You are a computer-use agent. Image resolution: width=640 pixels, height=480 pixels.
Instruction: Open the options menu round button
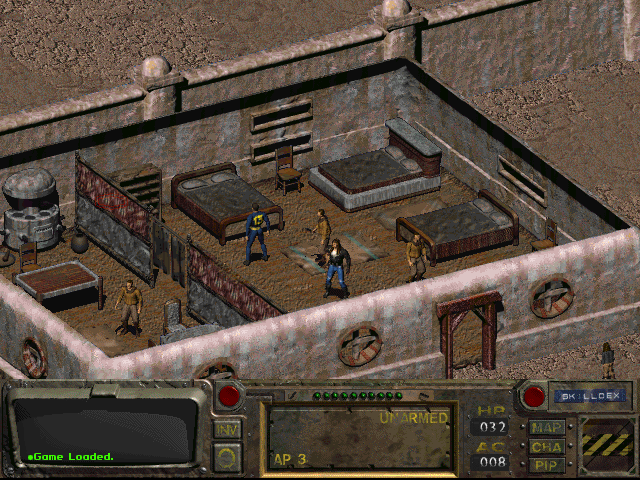227,456
